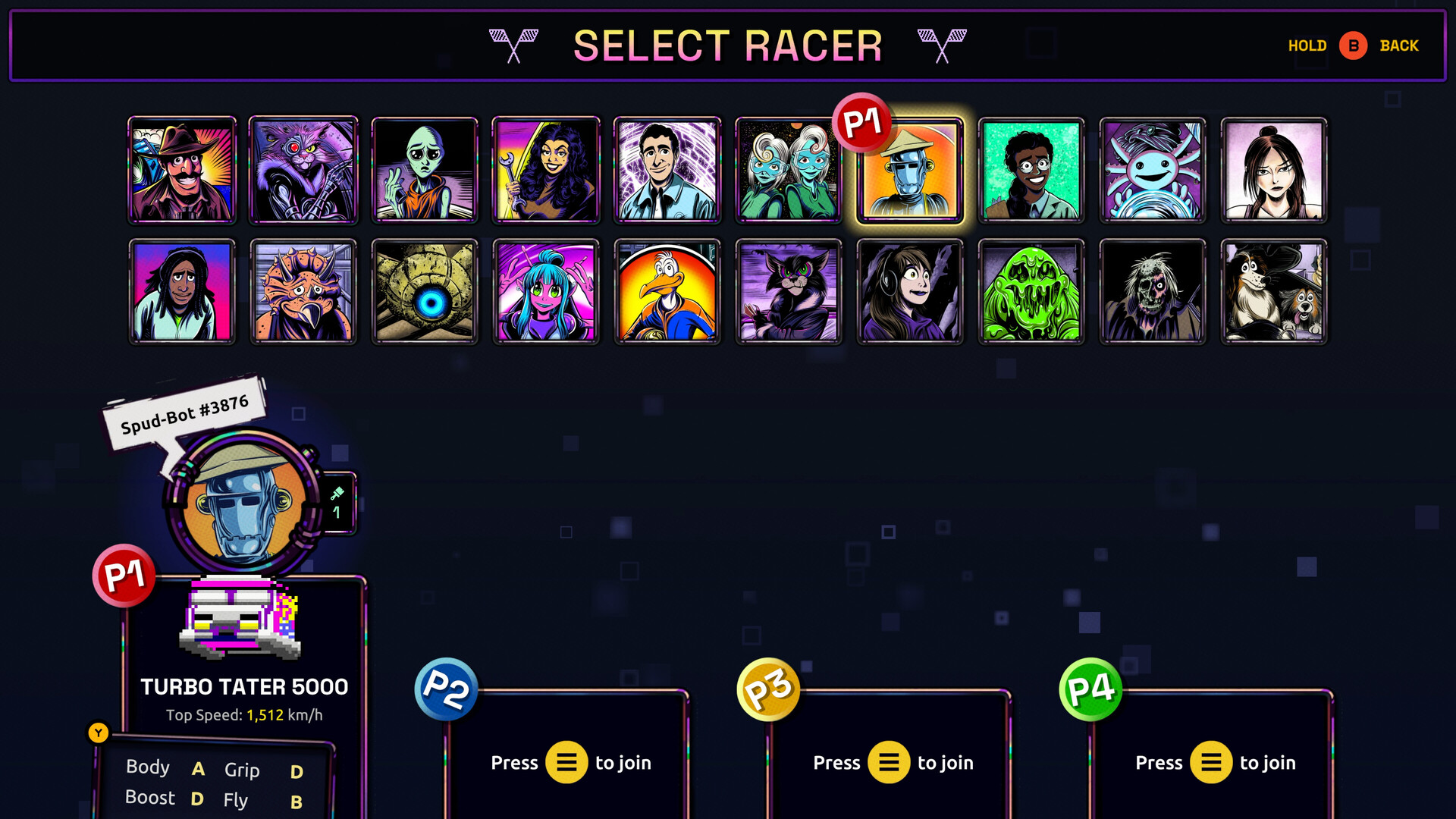
Task: Click the Y button icon above the stats panel
Action: [99, 732]
